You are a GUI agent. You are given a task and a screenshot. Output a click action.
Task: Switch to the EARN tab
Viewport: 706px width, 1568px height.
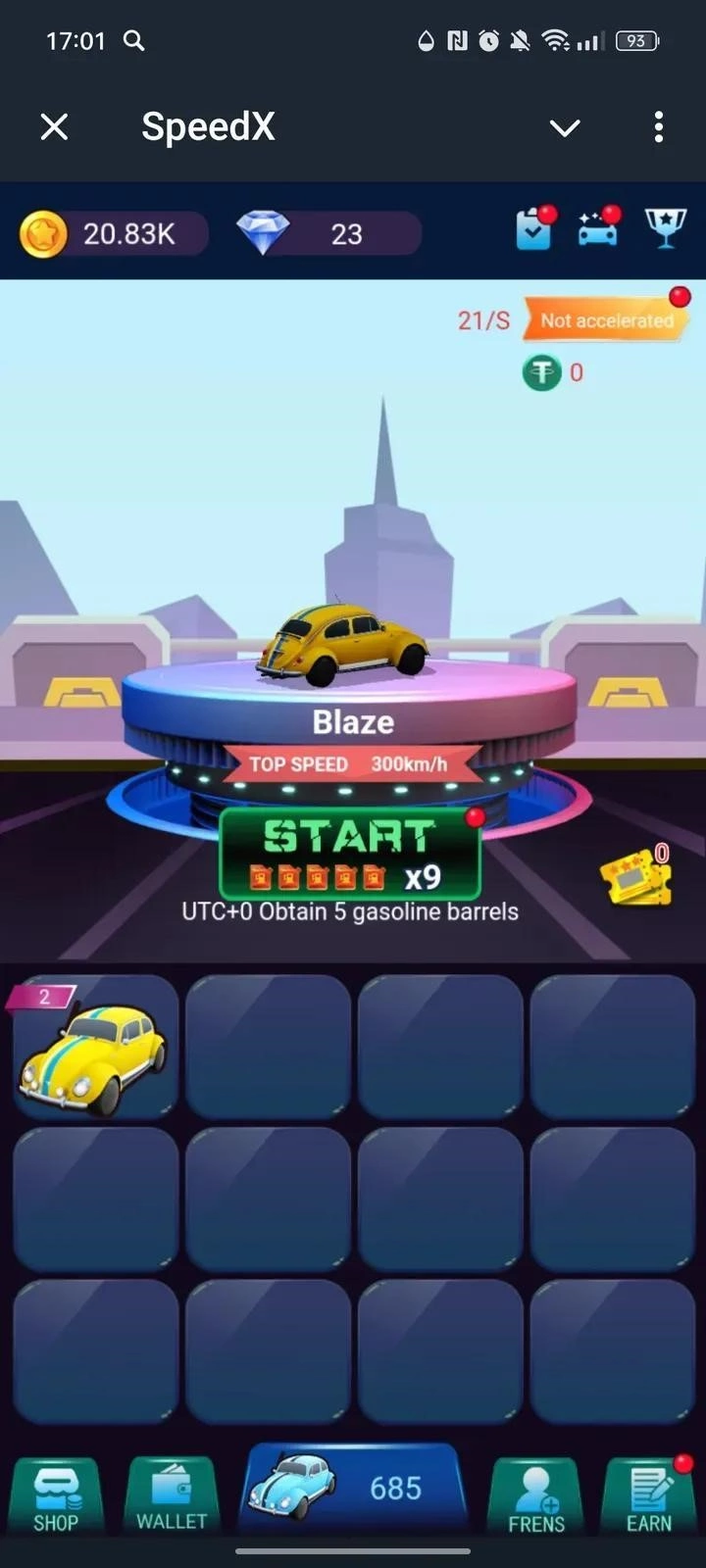coord(649,1495)
